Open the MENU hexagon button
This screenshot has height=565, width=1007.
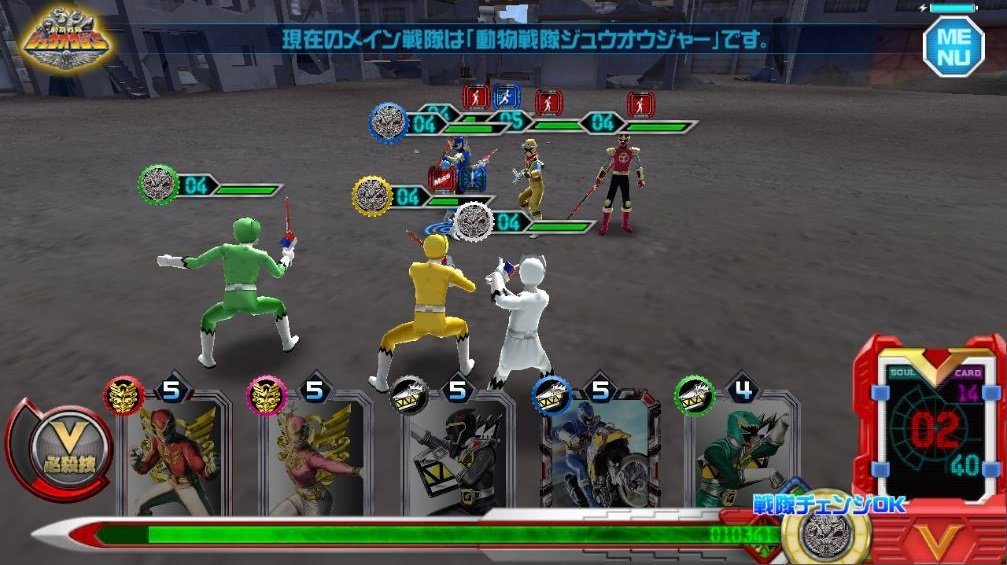(953, 45)
